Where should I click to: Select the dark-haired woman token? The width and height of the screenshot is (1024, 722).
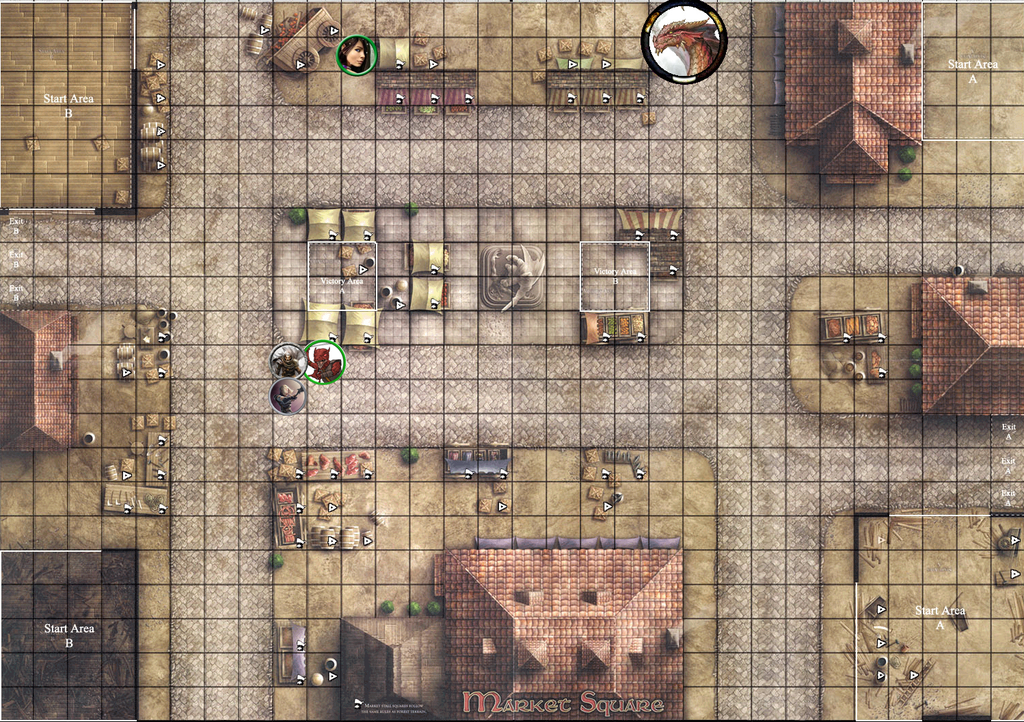click(355, 54)
